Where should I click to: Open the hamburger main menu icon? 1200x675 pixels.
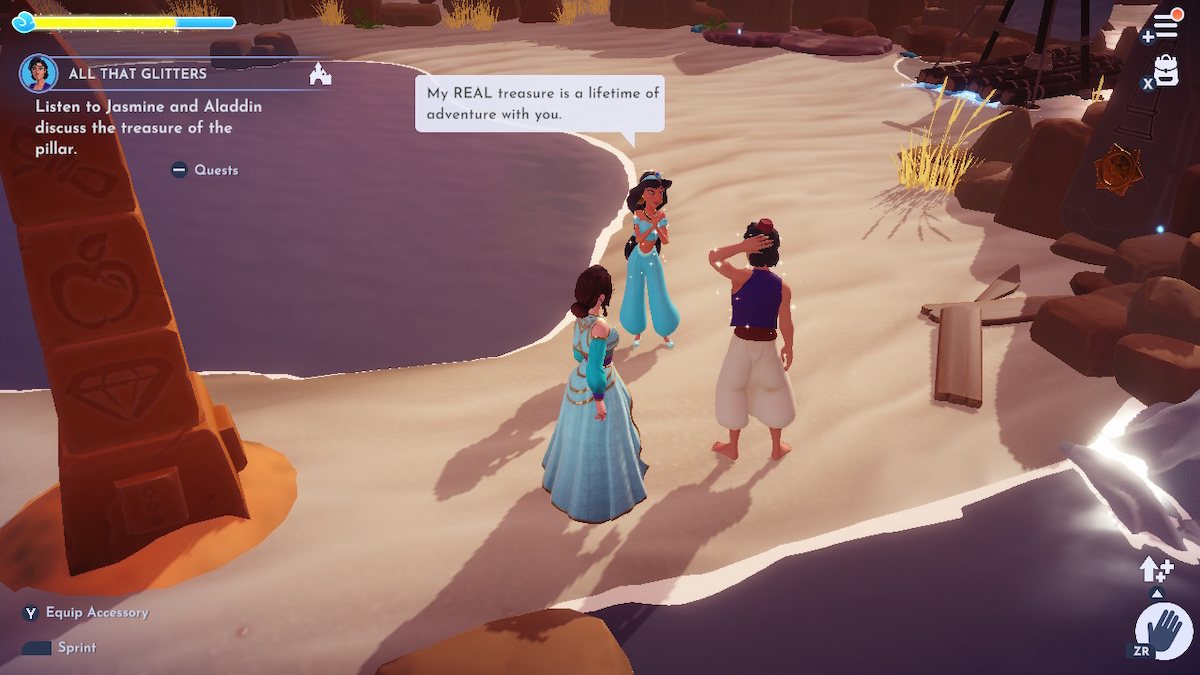pos(1166,24)
